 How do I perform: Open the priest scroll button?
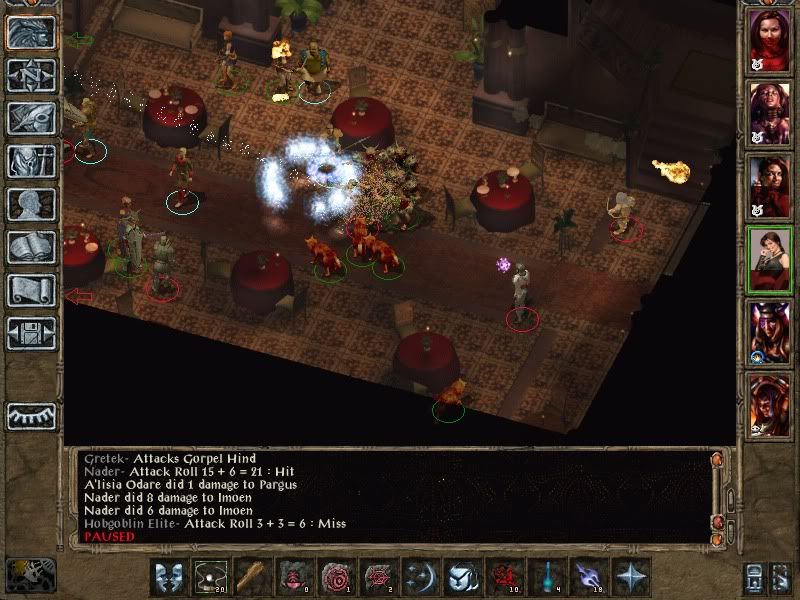31,290
